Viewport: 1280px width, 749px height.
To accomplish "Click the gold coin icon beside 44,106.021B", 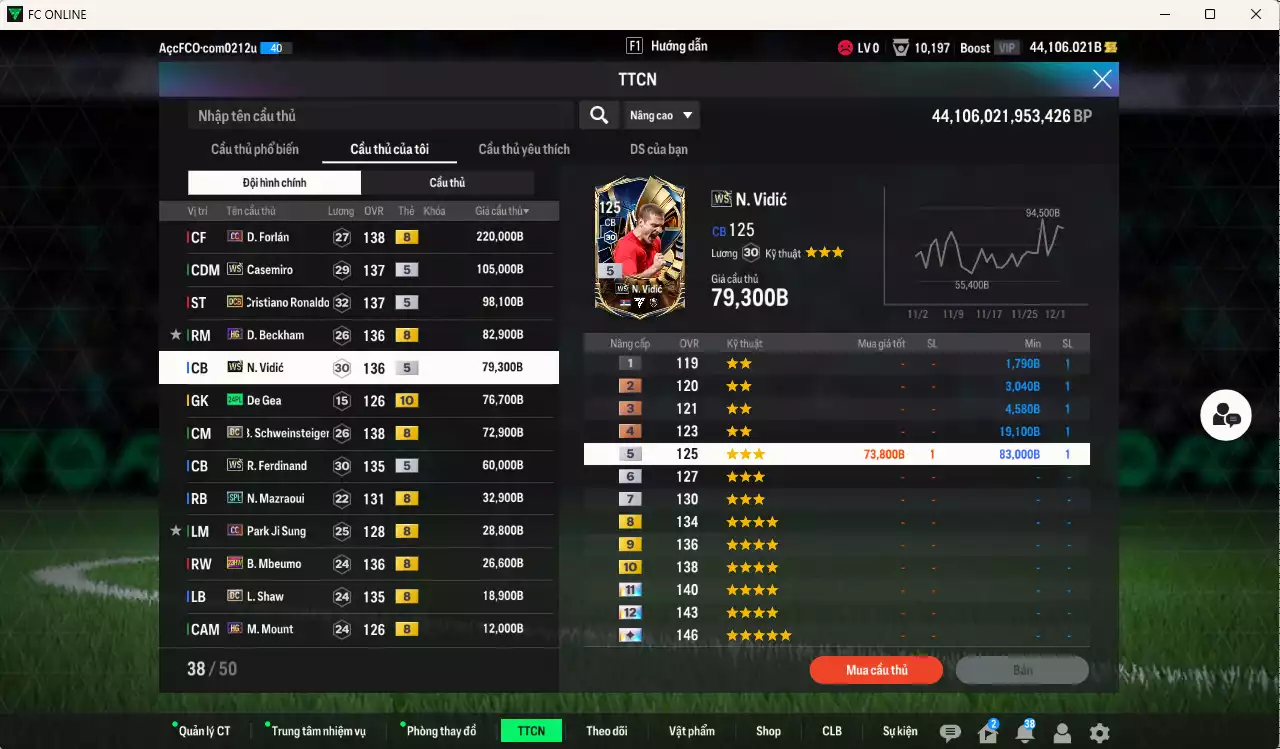I will point(1112,47).
